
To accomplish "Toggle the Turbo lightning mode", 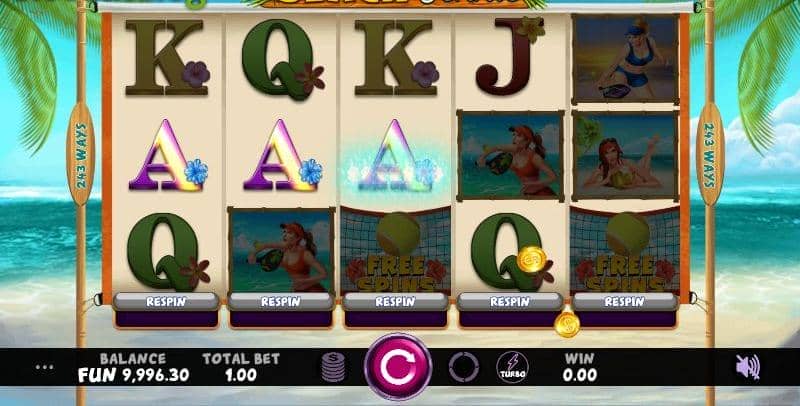I will pyautogui.click(x=512, y=367).
